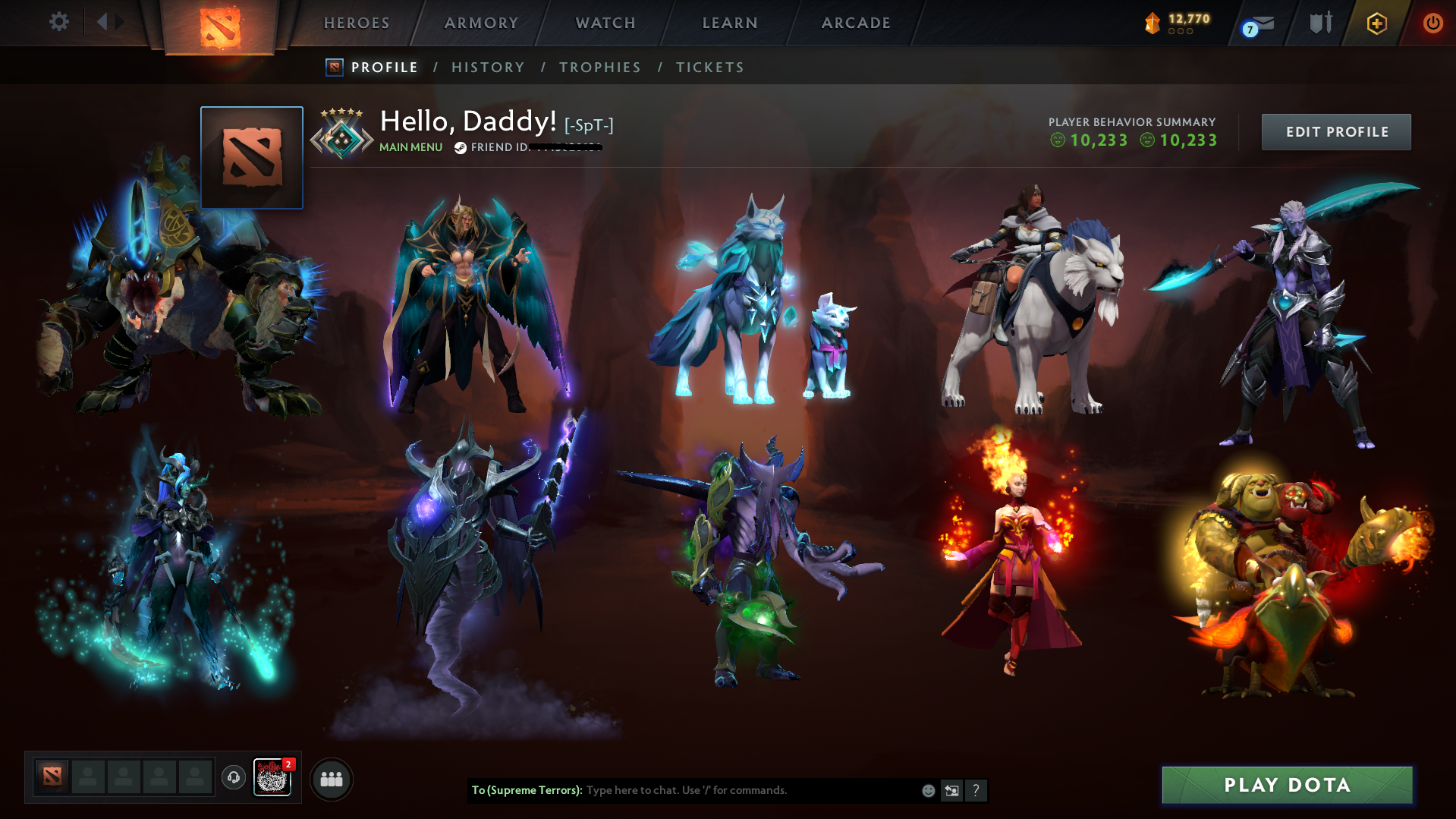The height and width of the screenshot is (819, 1456).
Task: Click the Dota Plus hexagon icon
Action: pyautogui.click(x=1376, y=23)
